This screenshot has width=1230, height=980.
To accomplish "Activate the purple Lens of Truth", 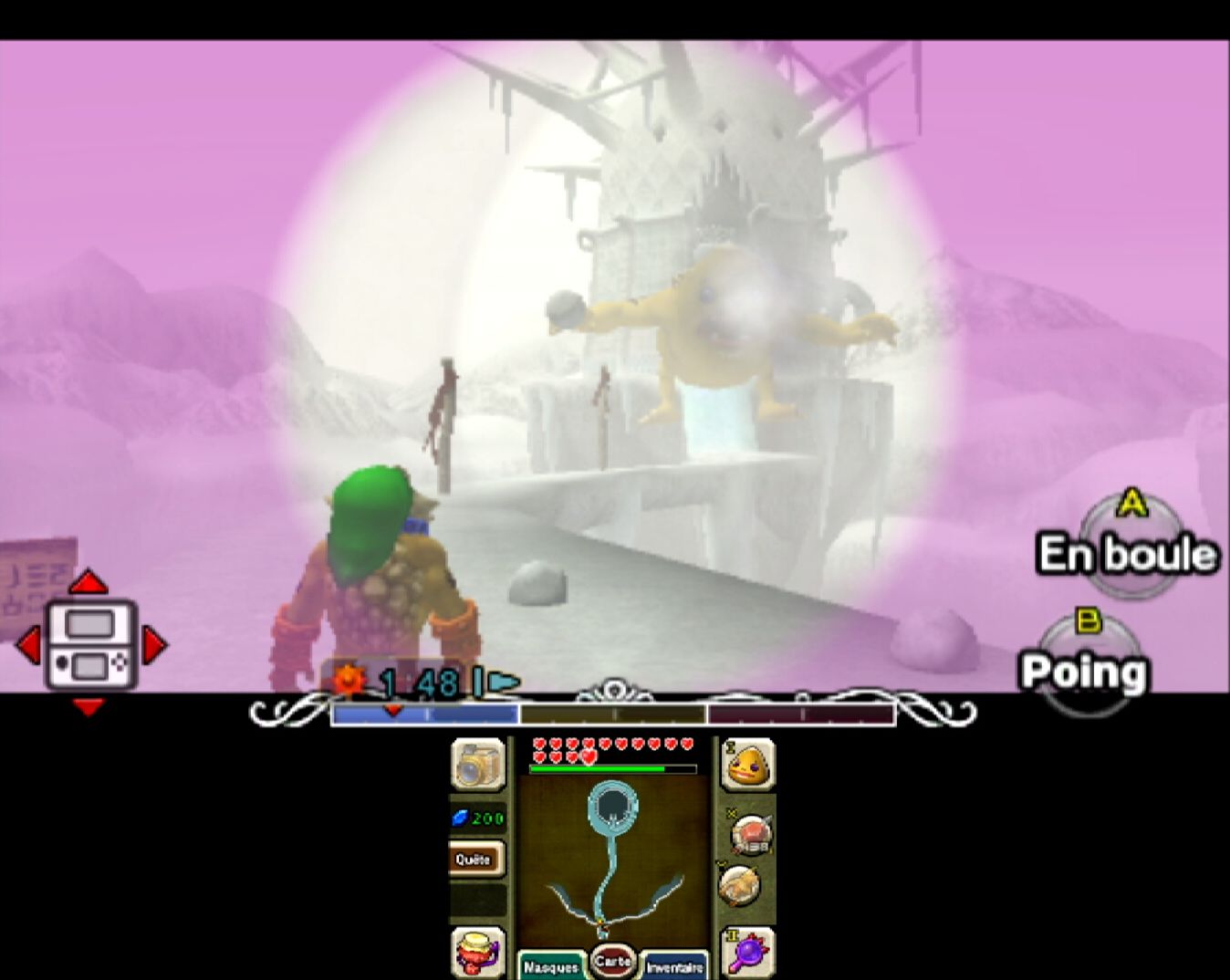I will pos(749,952).
